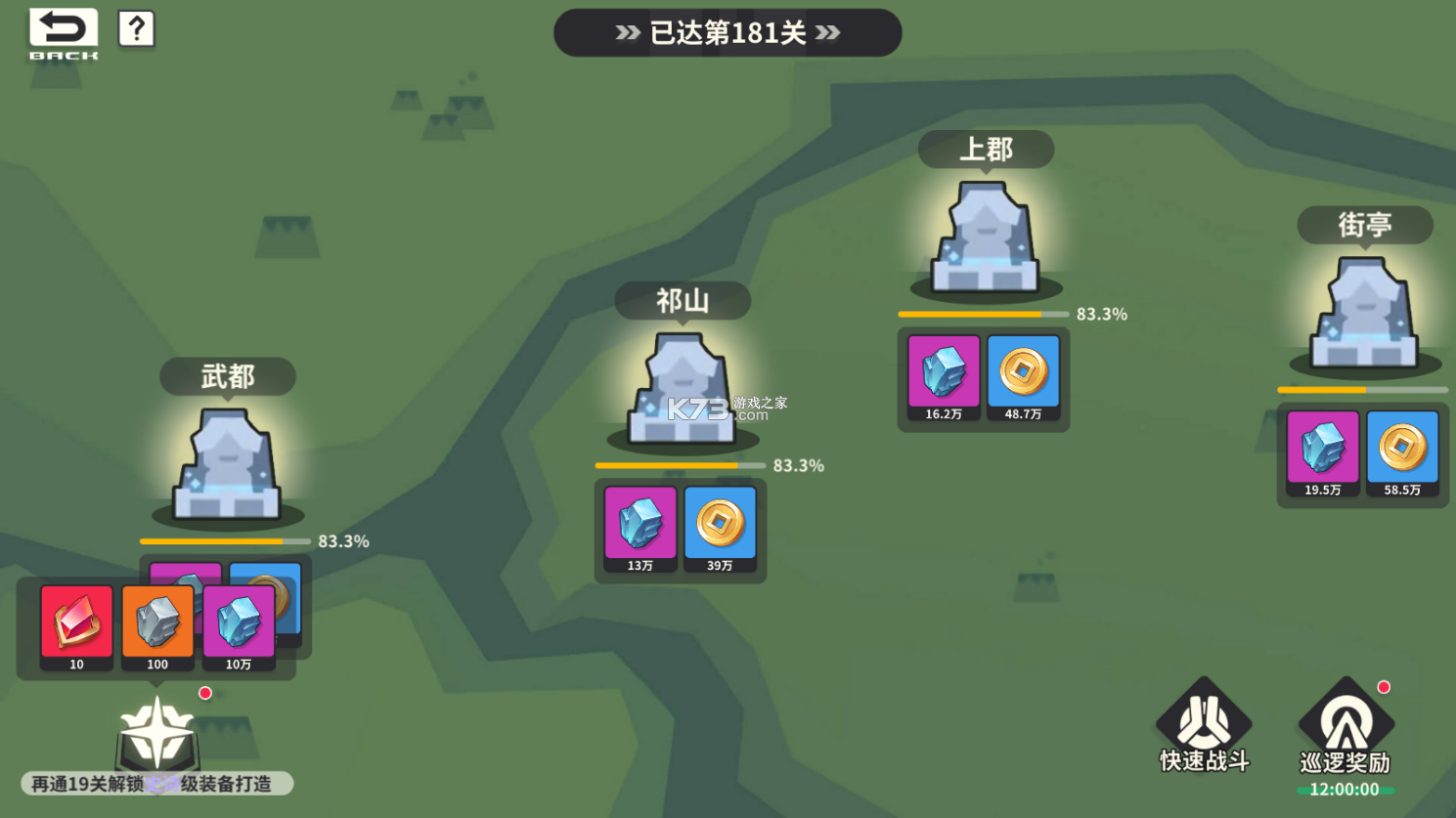This screenshot has height=818, width=1456.
Task: Click the gray stone reward icon showing 100
Action: 157,621
